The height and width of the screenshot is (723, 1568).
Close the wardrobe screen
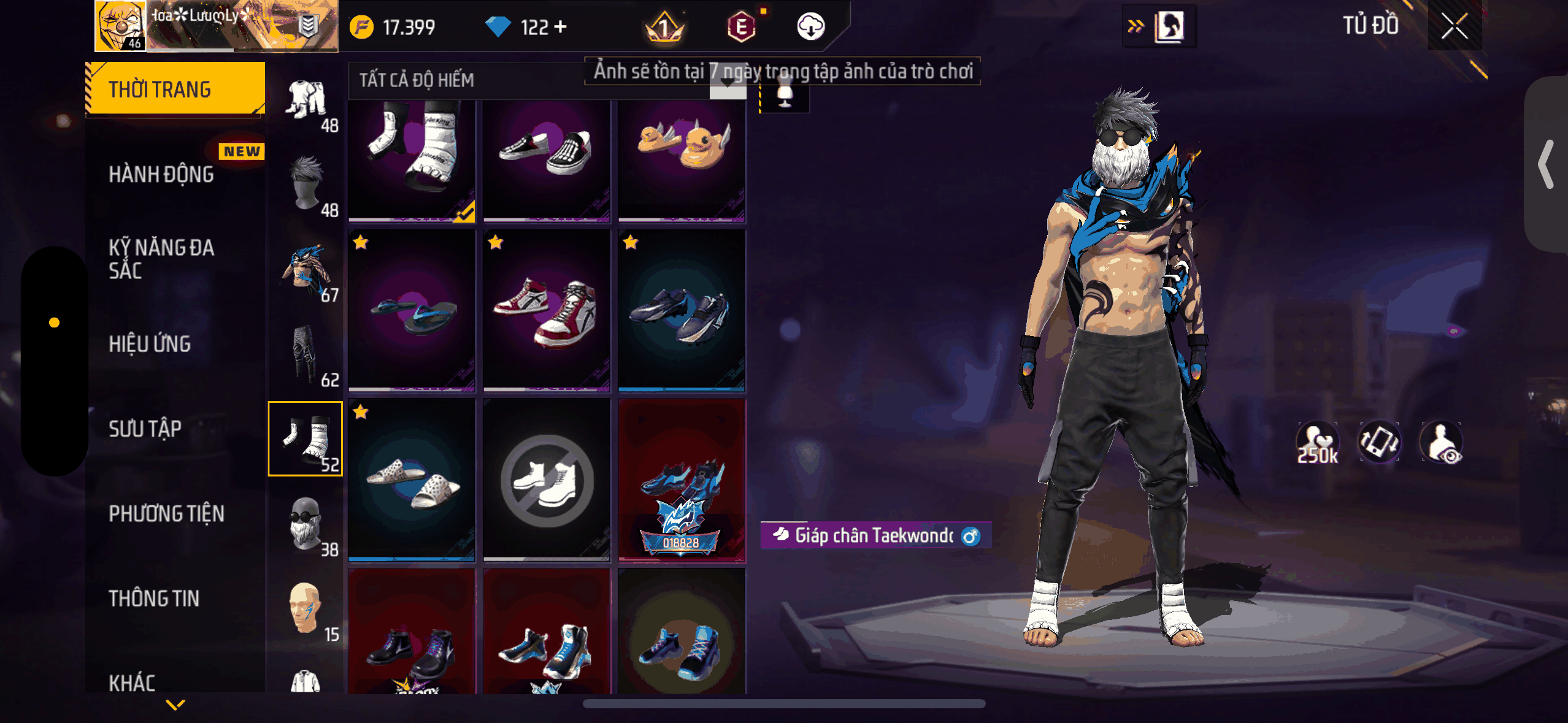tap(1454, 27)
